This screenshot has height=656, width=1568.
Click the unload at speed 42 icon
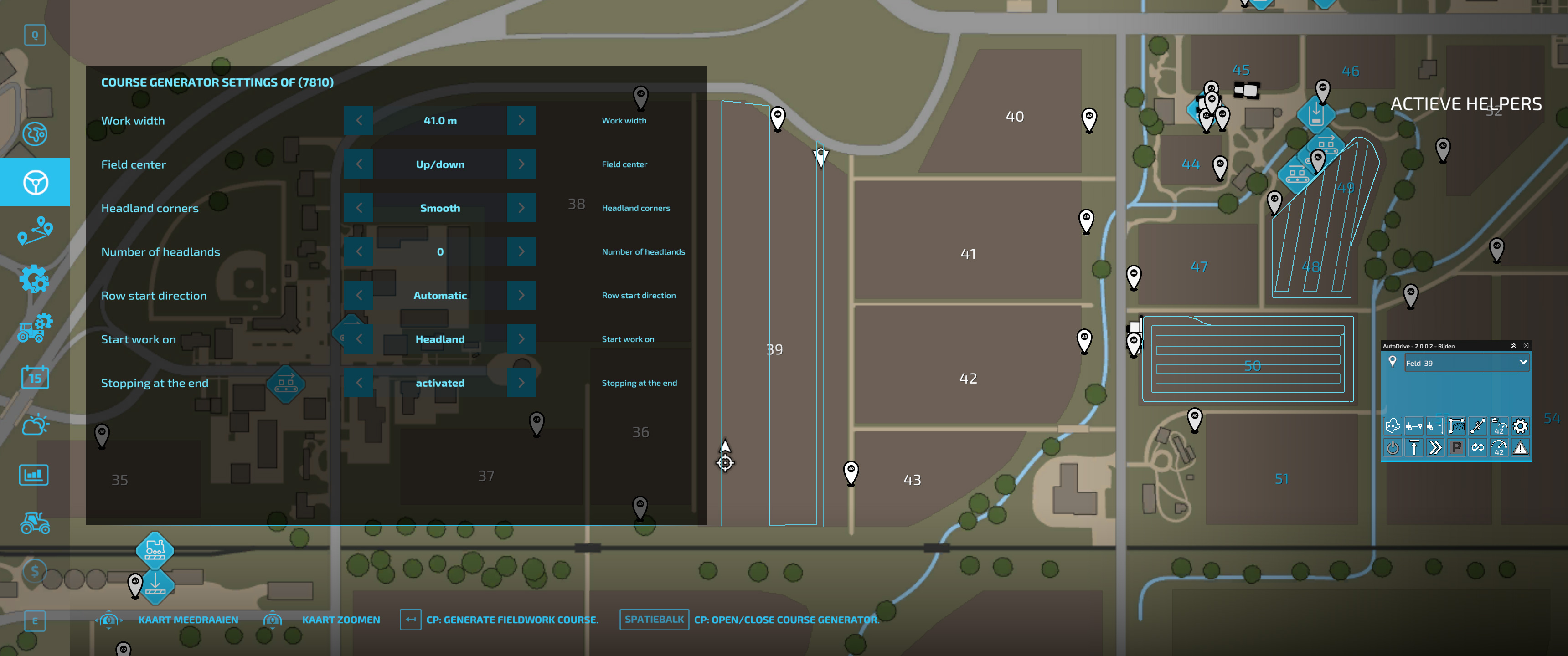[1499, 426]
